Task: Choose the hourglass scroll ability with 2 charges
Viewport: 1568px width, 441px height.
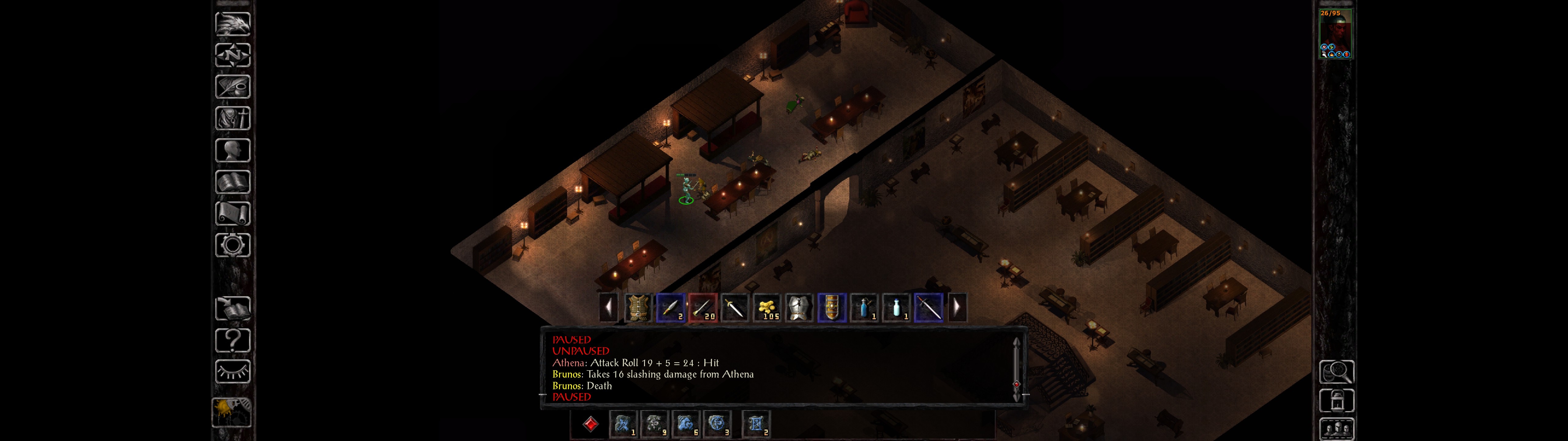Action: (756, 424)
